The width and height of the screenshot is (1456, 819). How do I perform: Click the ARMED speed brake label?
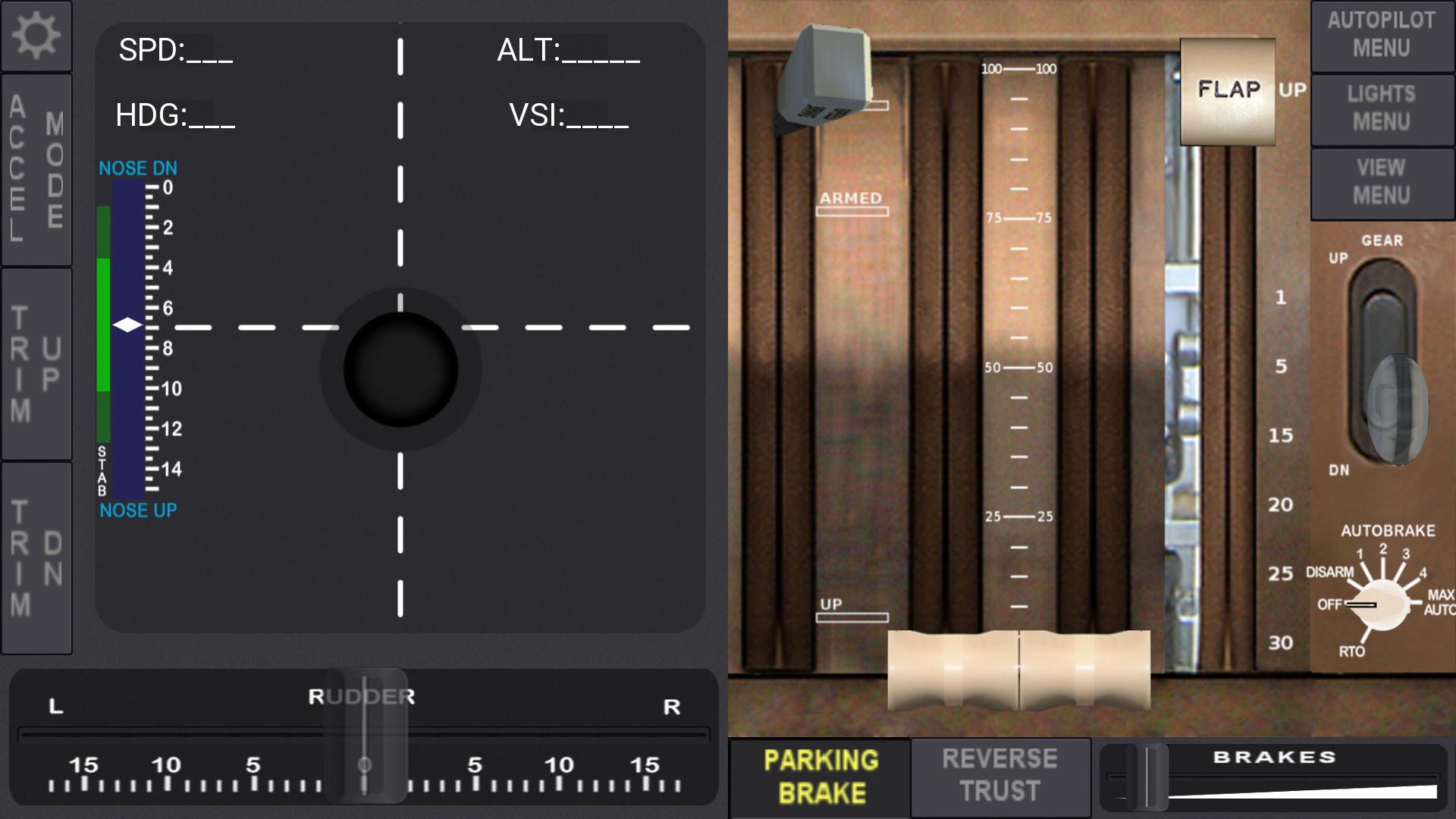851,197
